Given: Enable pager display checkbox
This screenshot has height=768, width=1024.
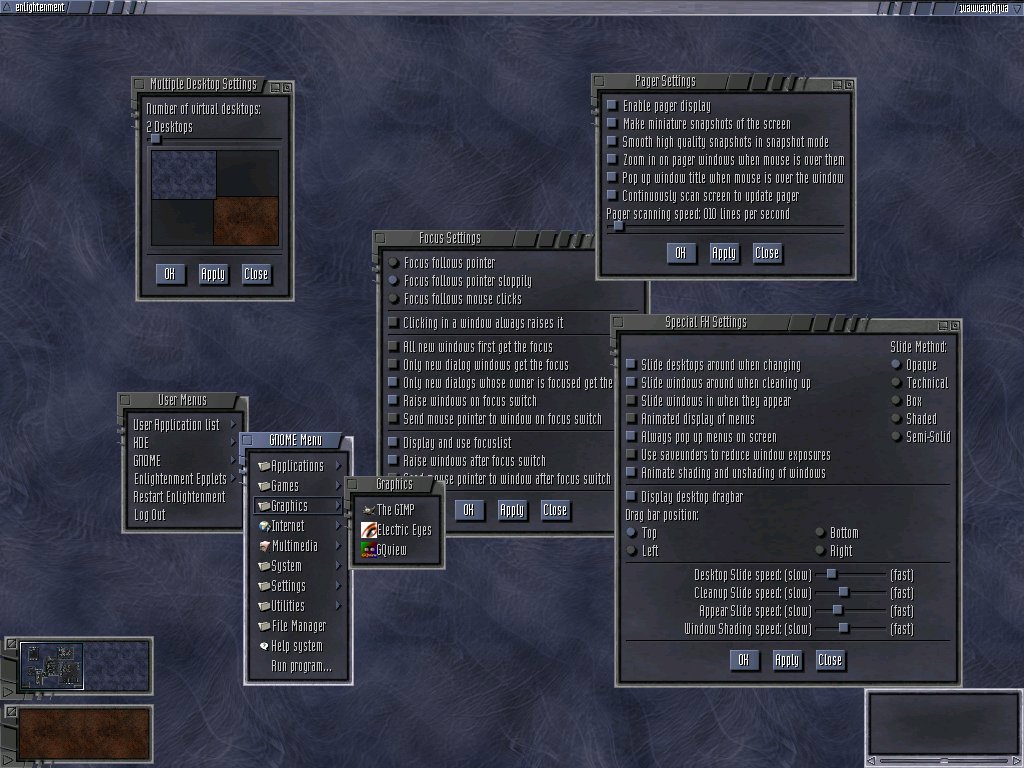Looking at the screenshot, I should 612,106.
